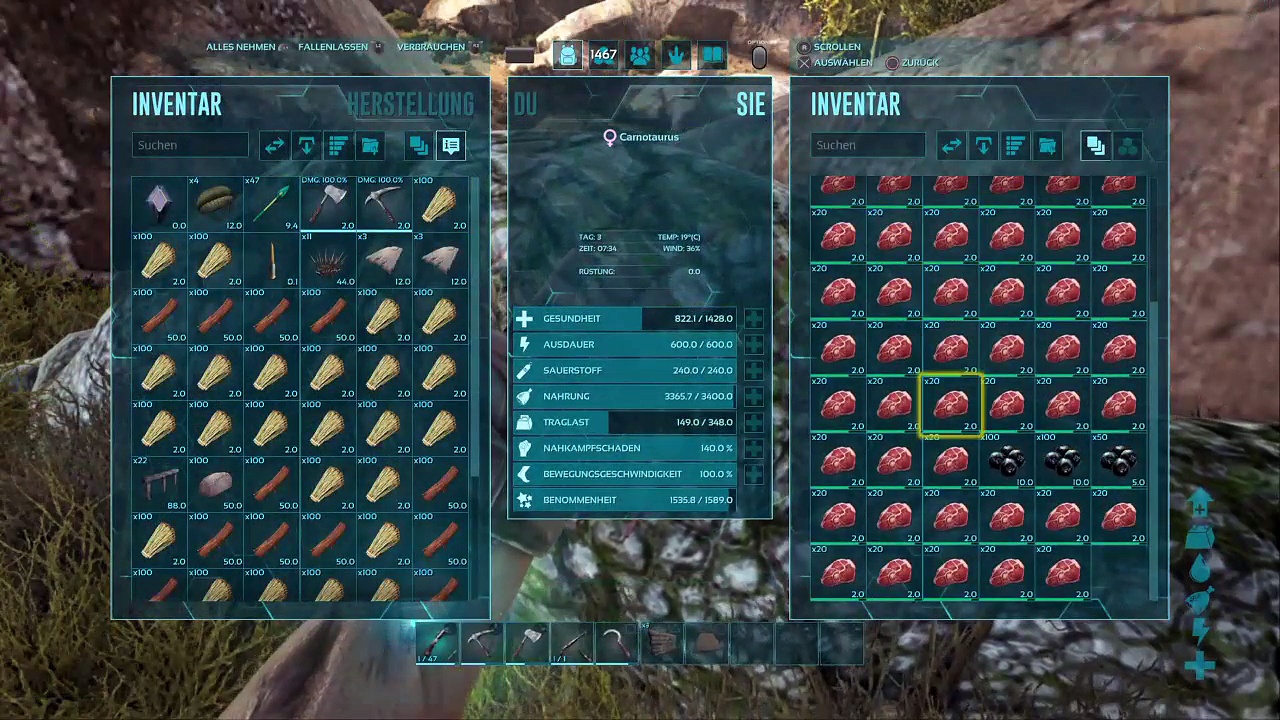Pick the x11 spiky item stack
1280x720 pixels.
click(x=328, y=260)
